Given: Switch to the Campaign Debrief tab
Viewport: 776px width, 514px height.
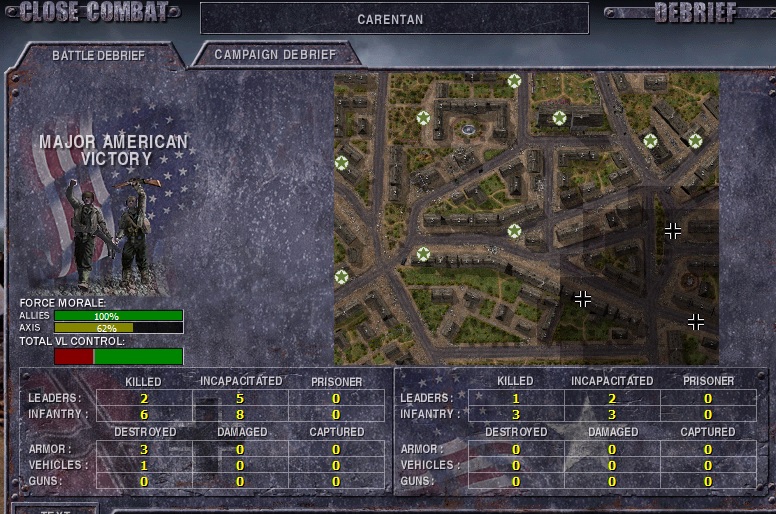Looking at the screenshot, I should tap(275, 55).
